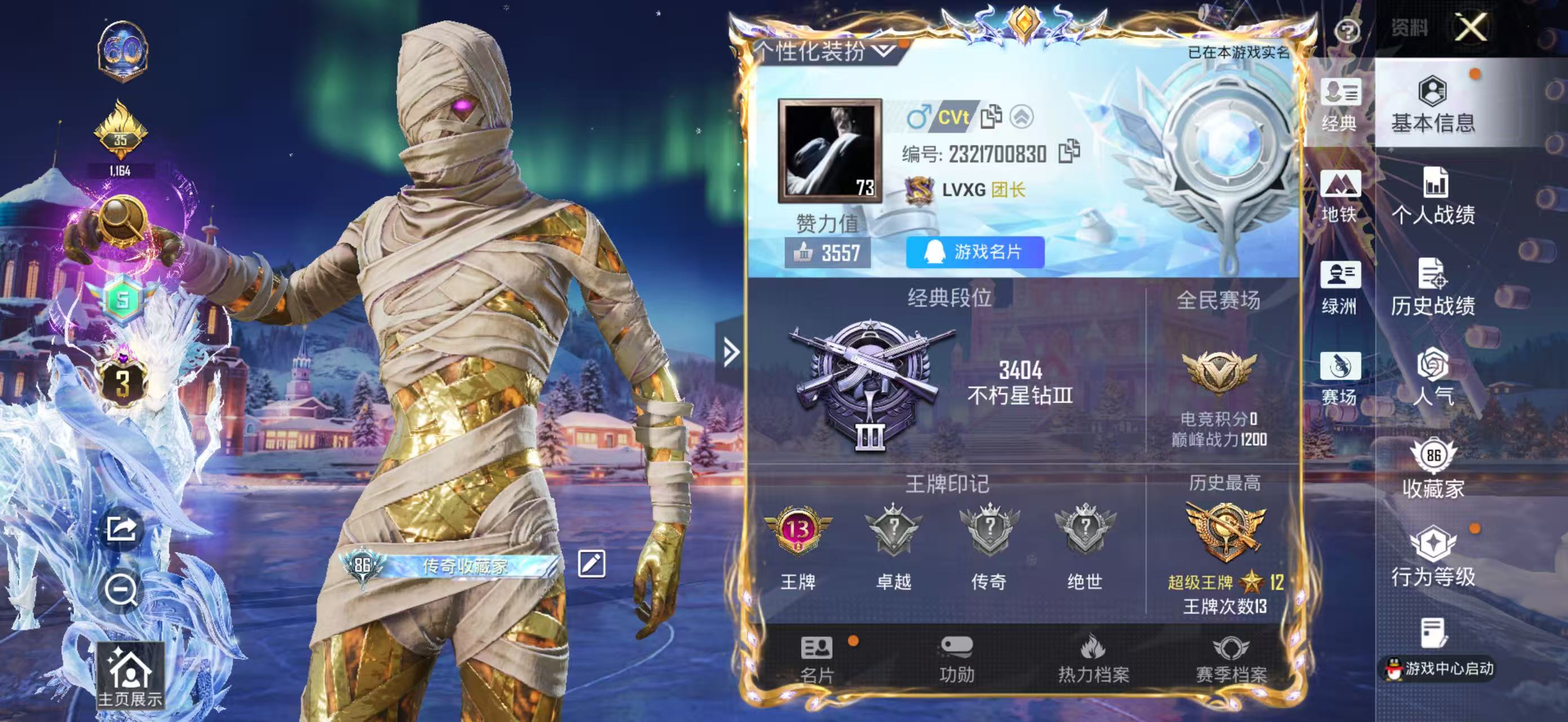1568x722 pixels.
Task: Click the magnifier zoom icon on the left
Action: [122, 591]
